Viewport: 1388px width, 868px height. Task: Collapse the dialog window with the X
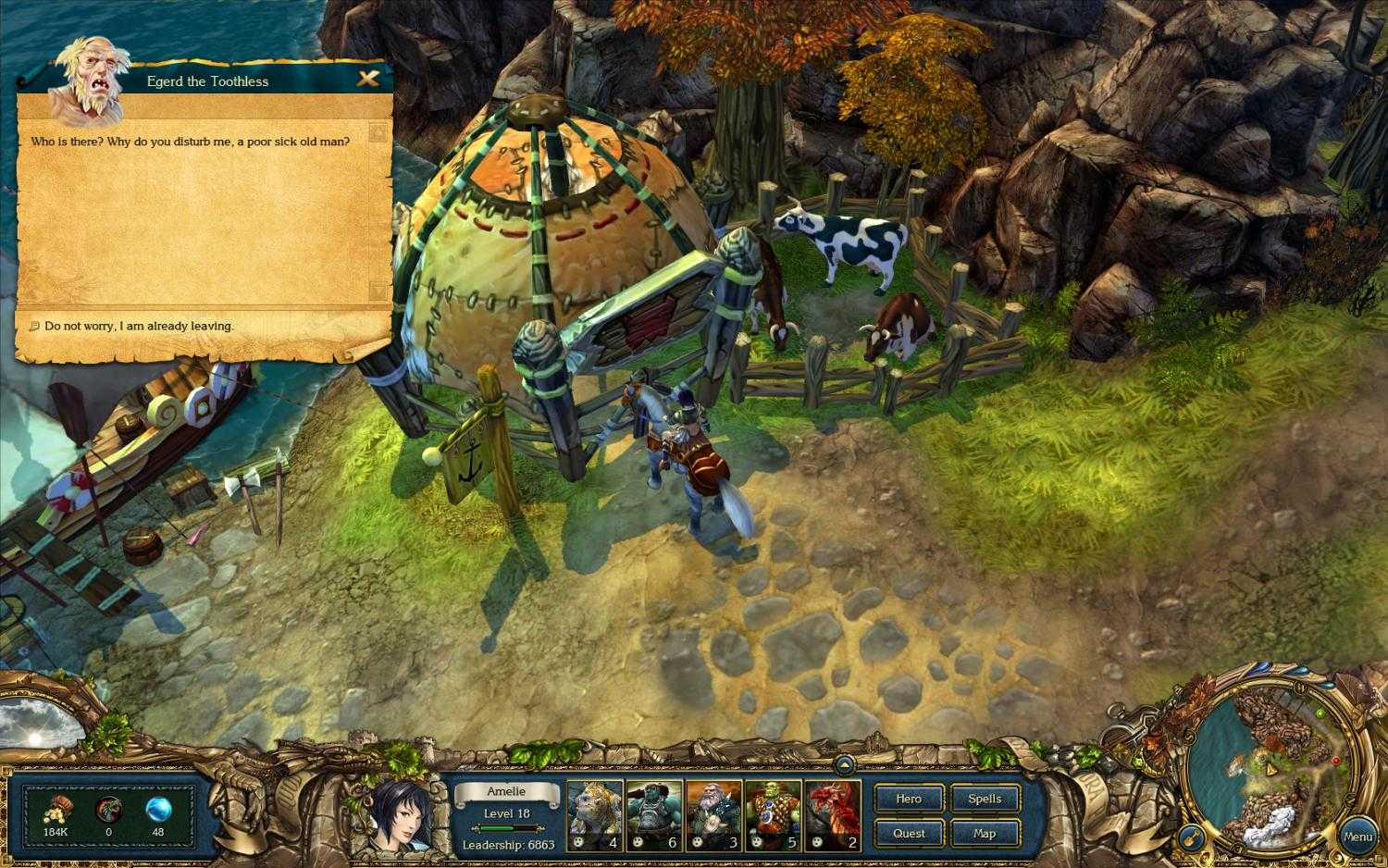click(368, 79)
